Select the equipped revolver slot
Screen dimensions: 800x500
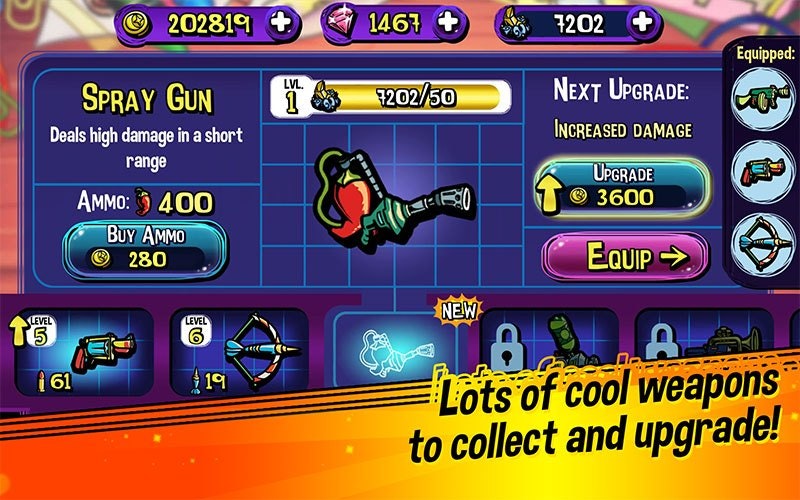pos(763,169)
